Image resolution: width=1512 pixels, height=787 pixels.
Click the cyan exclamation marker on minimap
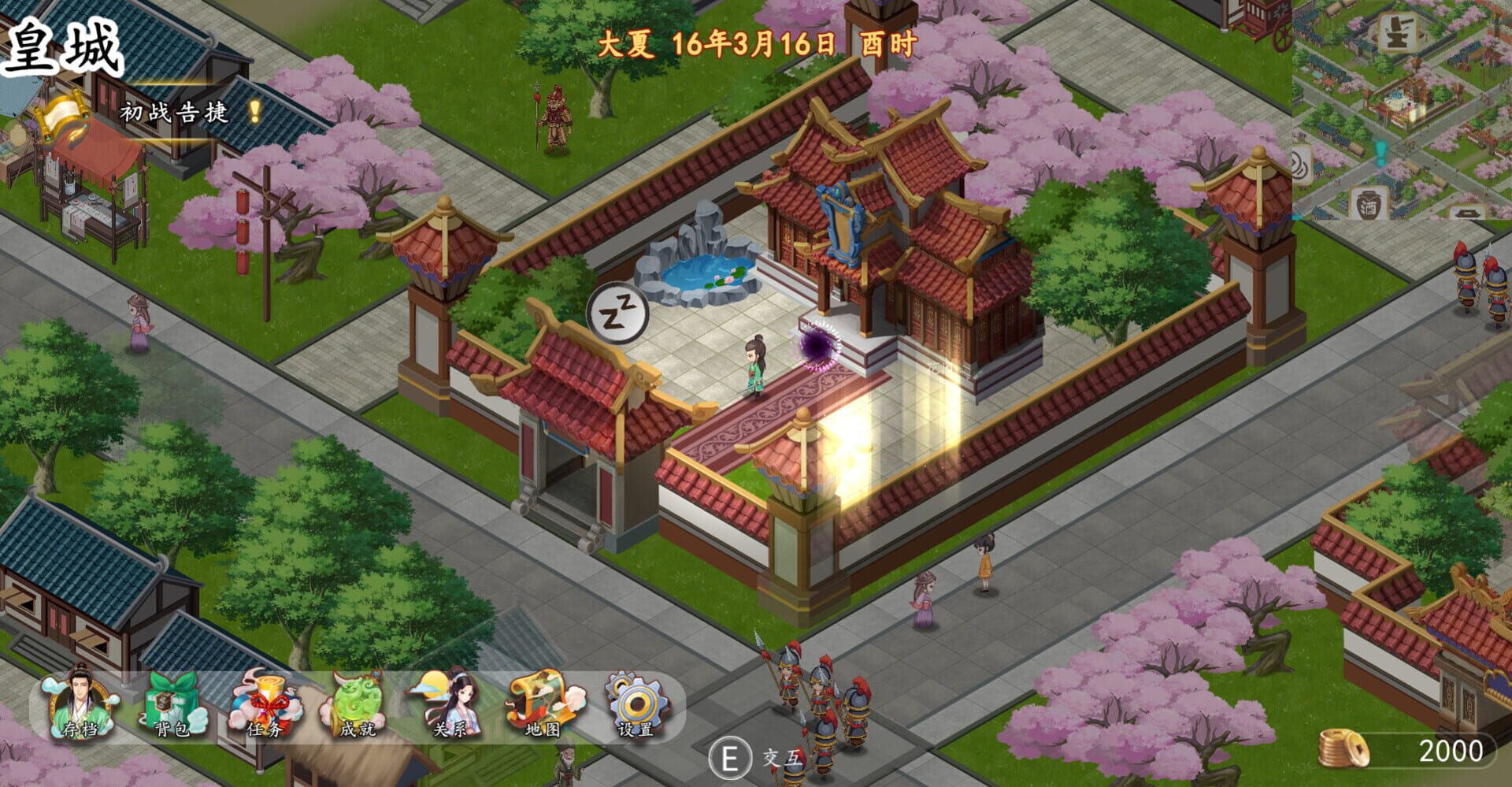pyautogui.click(x=1381, y=152)
